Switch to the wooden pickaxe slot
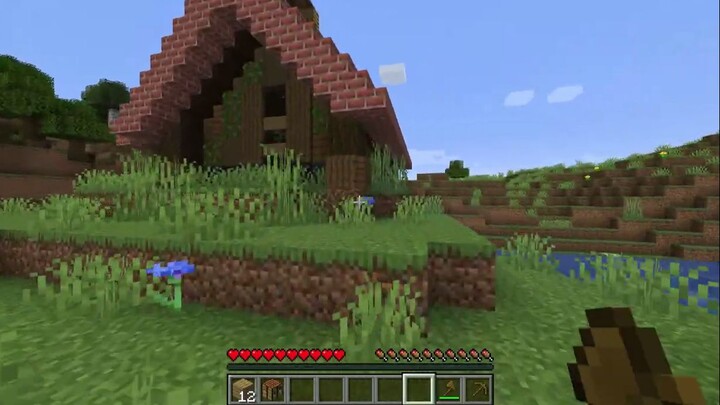The height and width of the screenshot is (405, 720). [477, 388]
